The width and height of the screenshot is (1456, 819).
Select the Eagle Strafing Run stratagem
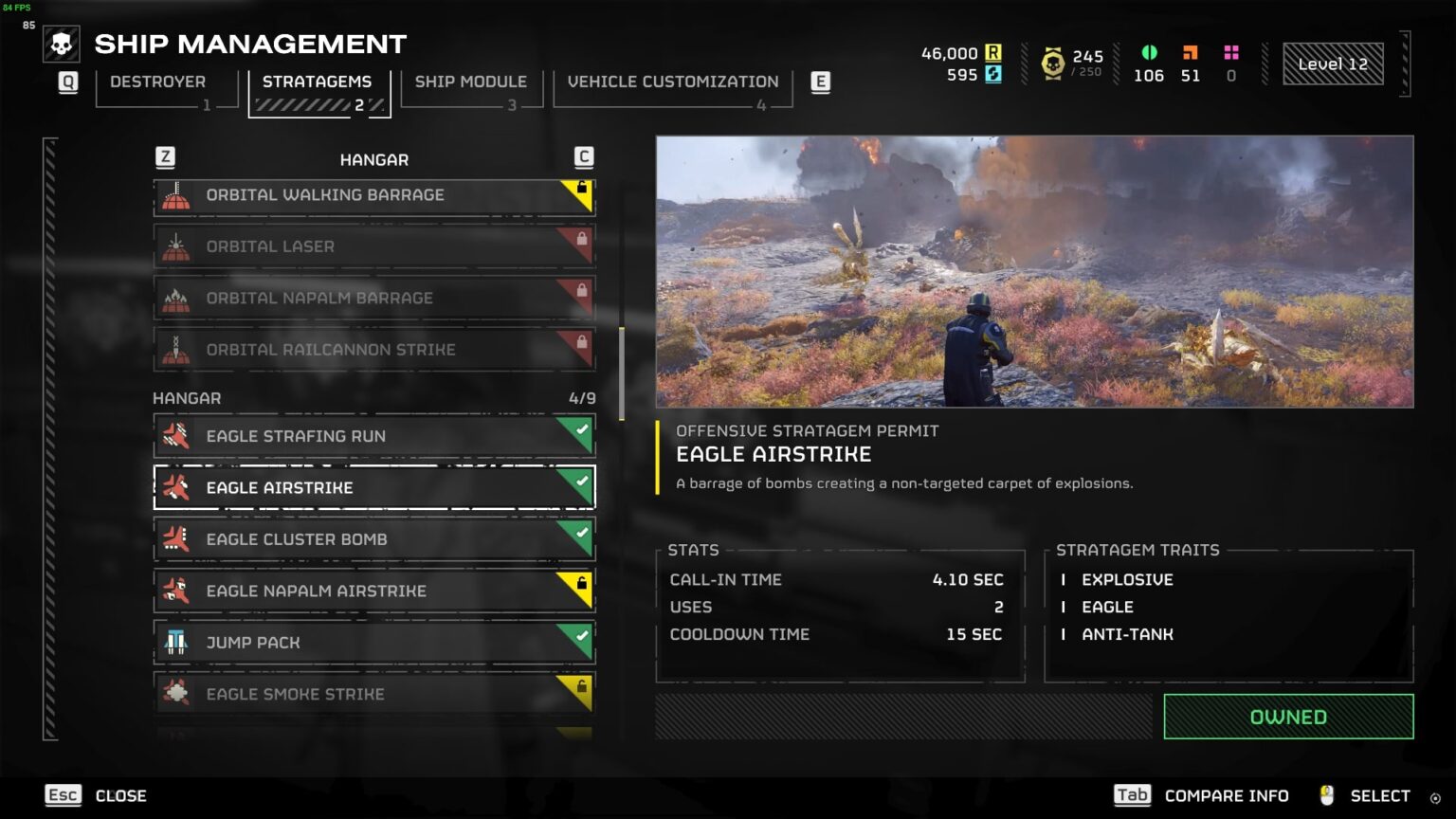pyautogui.click(x=373, y=436)
